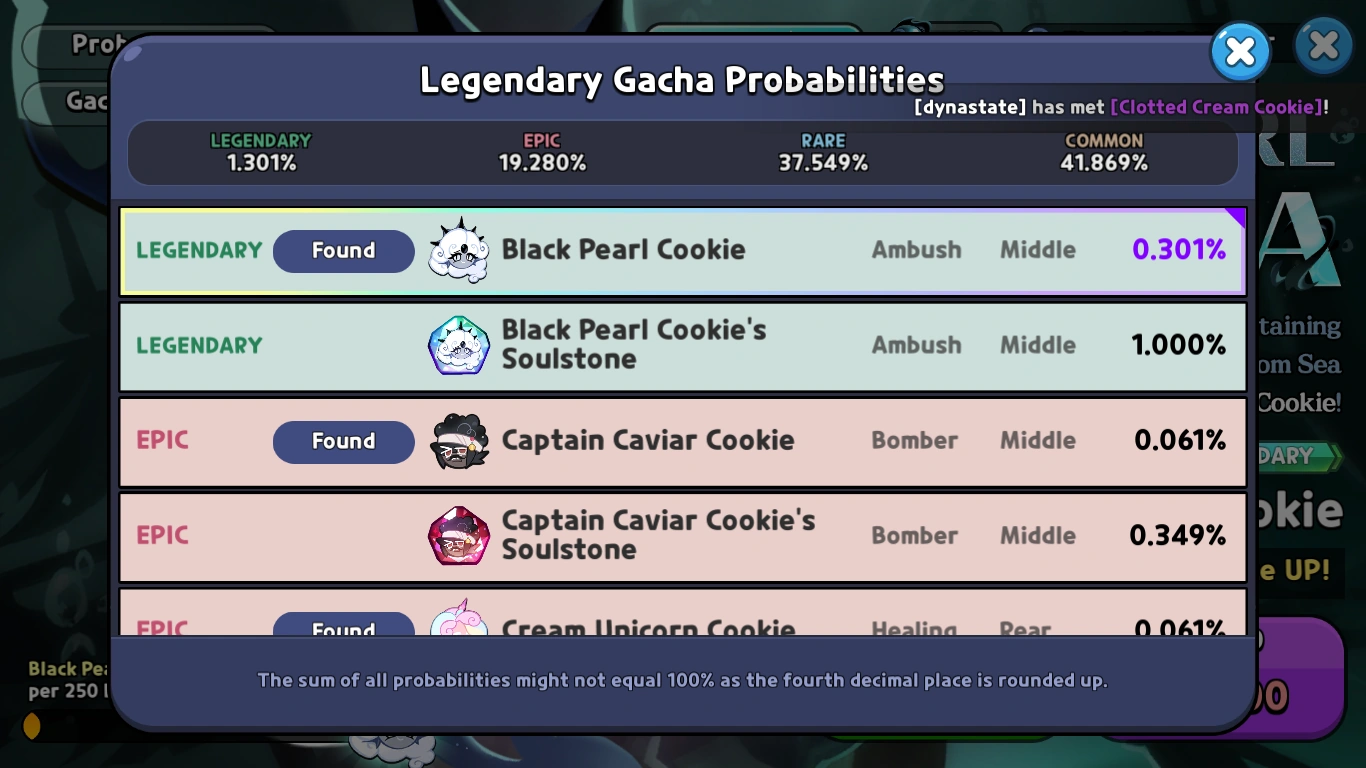View the LEGENDARY 1.301% rarity summary
Image resolution: width=1366 pixels, height=768 pixels.
click(x=261, y=152)
